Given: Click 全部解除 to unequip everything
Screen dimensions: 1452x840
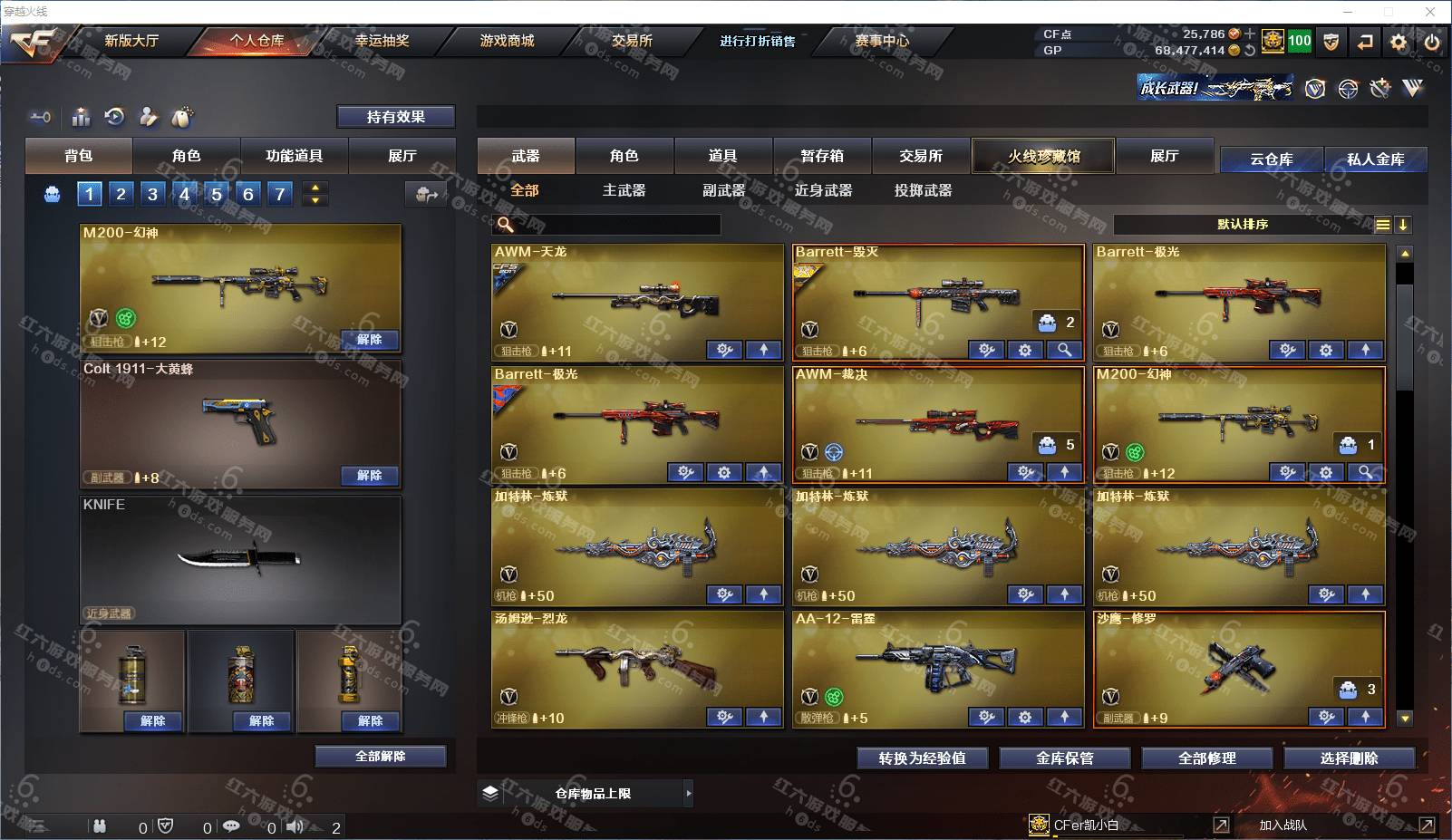Looking at the screenshot, I should coord(381,757).
